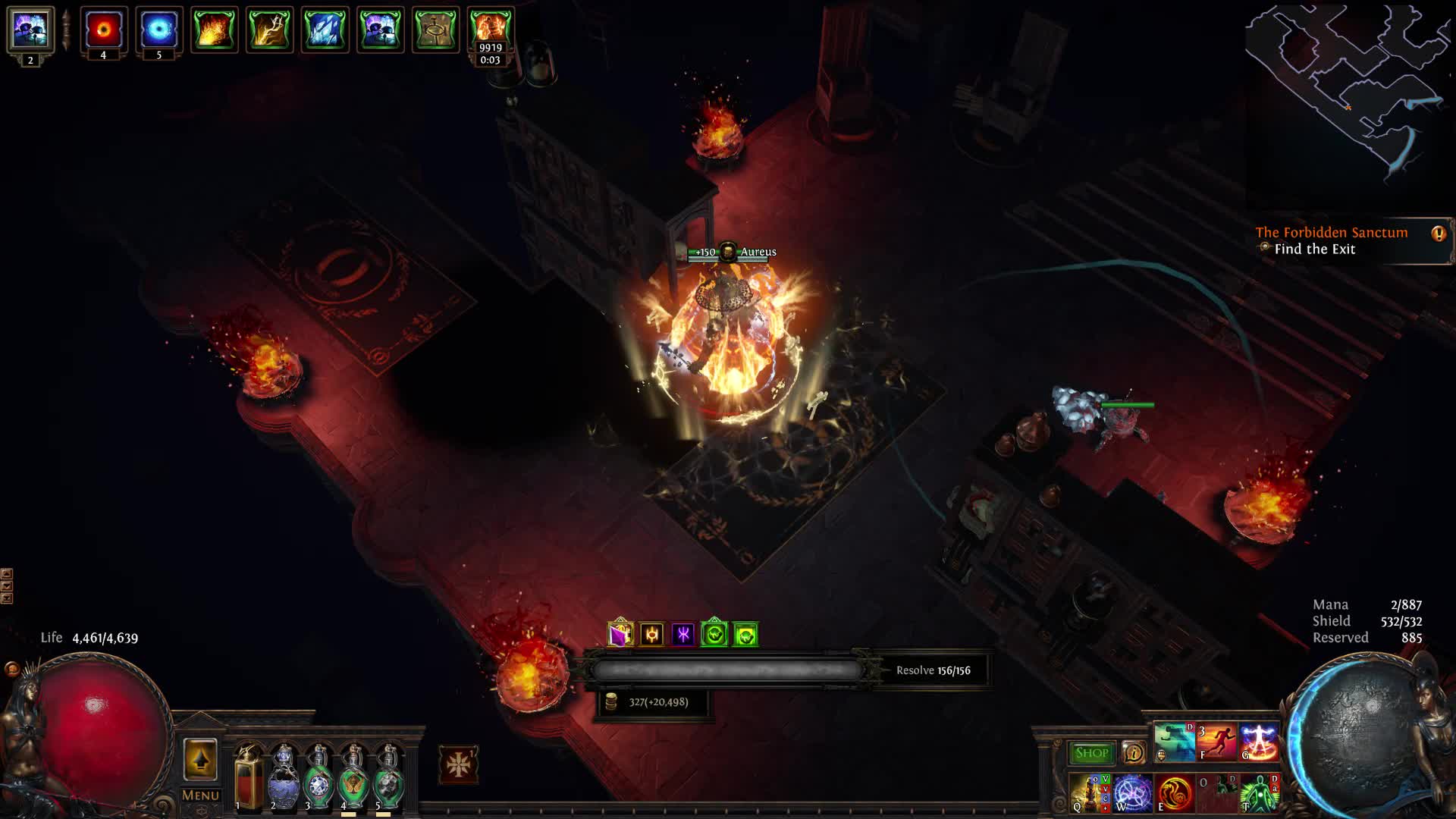Click the gold level-up arrow button

200,759
